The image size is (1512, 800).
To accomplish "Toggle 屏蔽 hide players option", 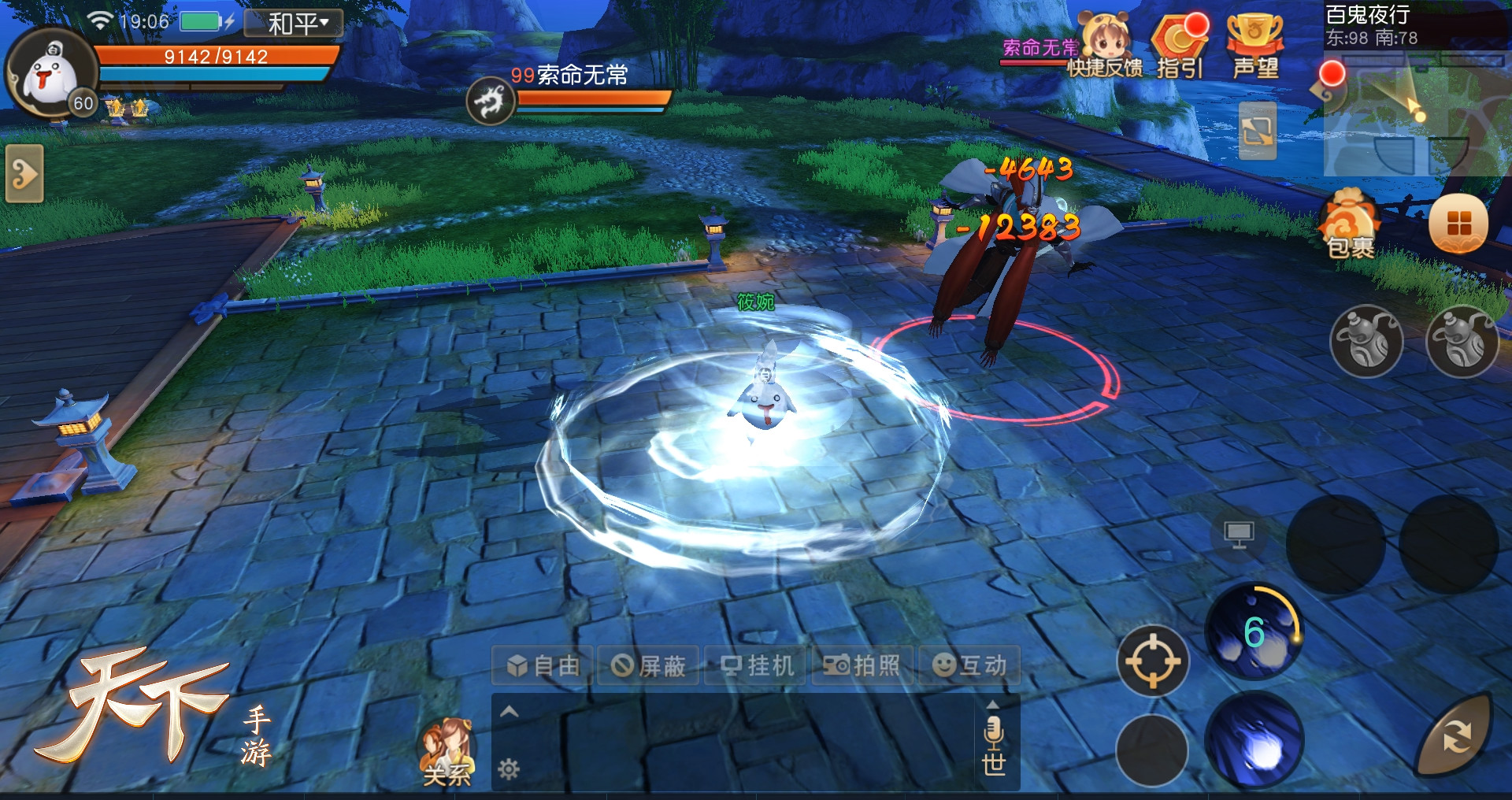I will point(649,666).
